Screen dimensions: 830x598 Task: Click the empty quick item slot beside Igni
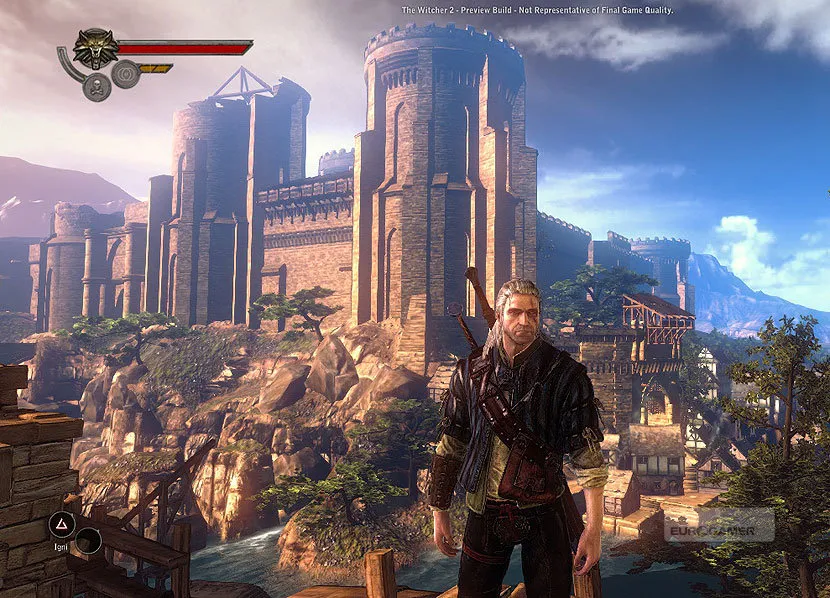(x=88, y=542)
